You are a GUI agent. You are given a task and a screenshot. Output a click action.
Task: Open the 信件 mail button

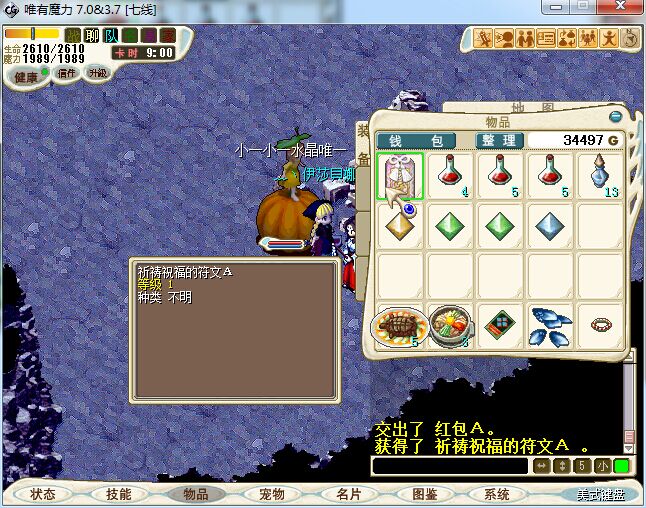(67, 73)
